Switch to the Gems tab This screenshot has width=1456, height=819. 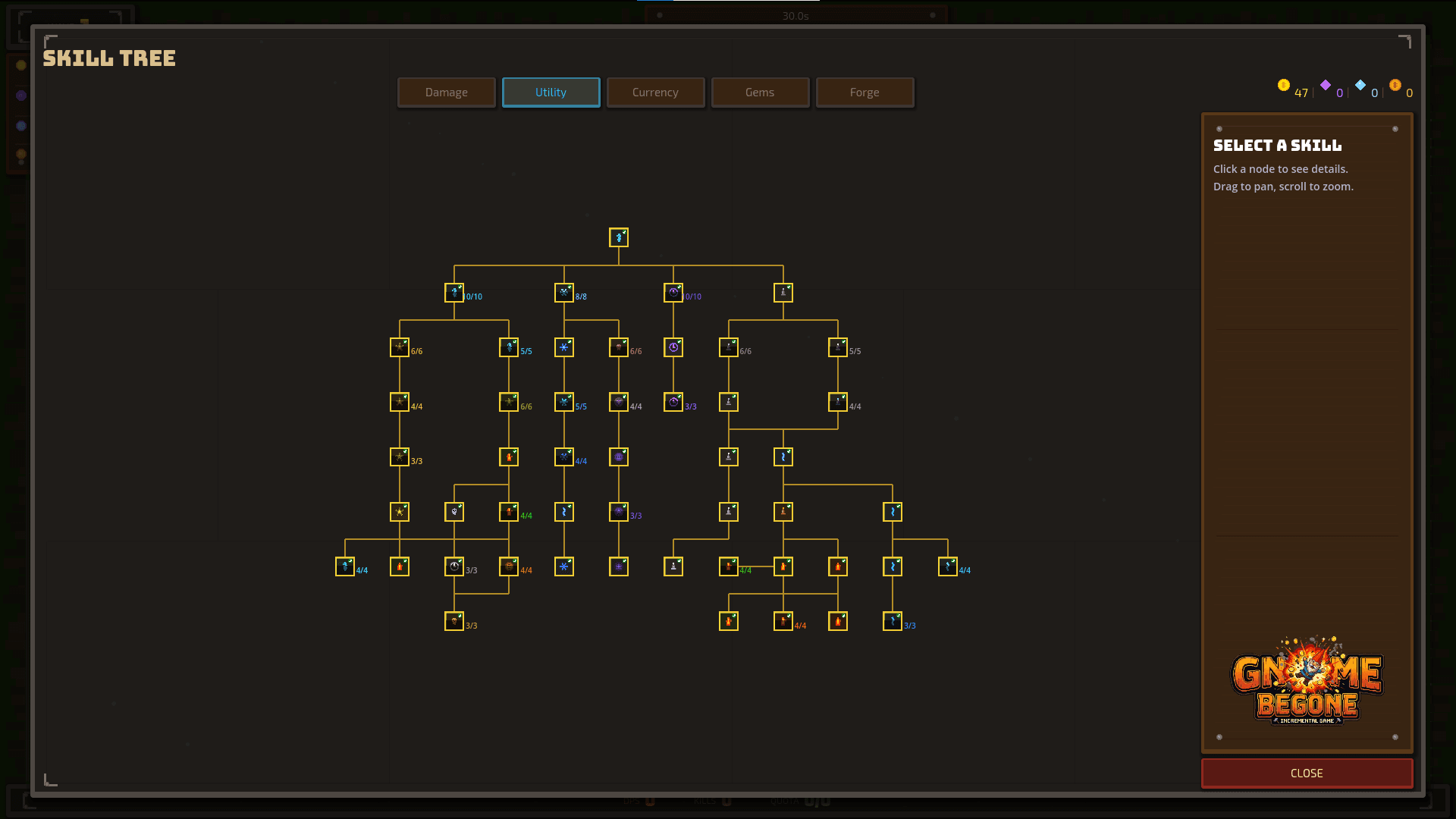click(x=760, y=92)
